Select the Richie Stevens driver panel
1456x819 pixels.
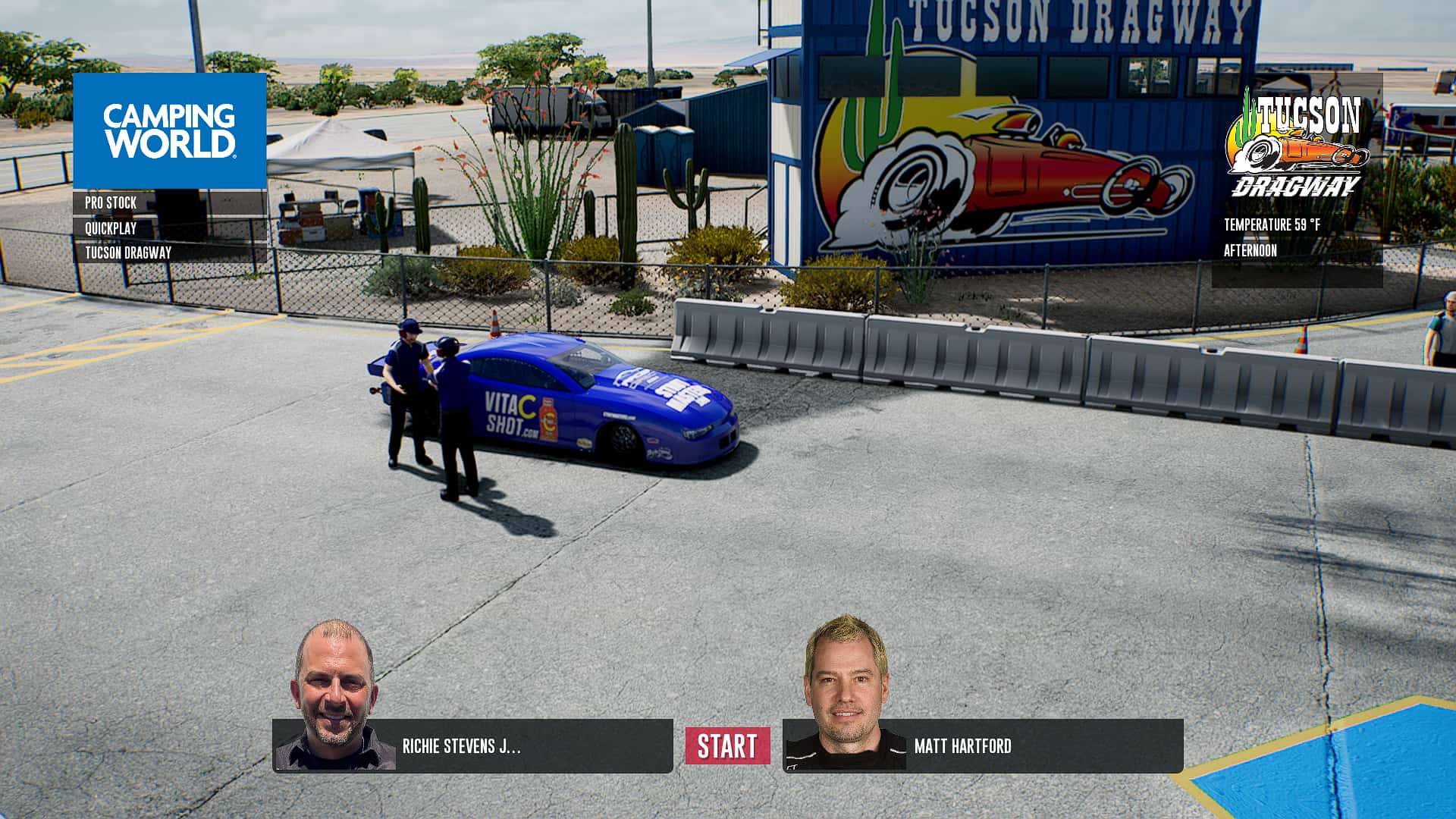(472, 746)
